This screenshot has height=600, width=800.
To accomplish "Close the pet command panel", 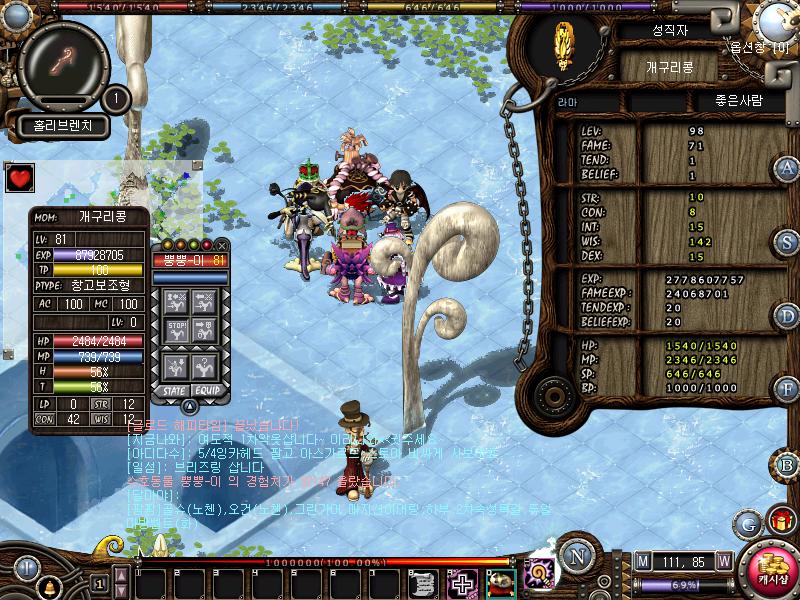I will (222, 245).
